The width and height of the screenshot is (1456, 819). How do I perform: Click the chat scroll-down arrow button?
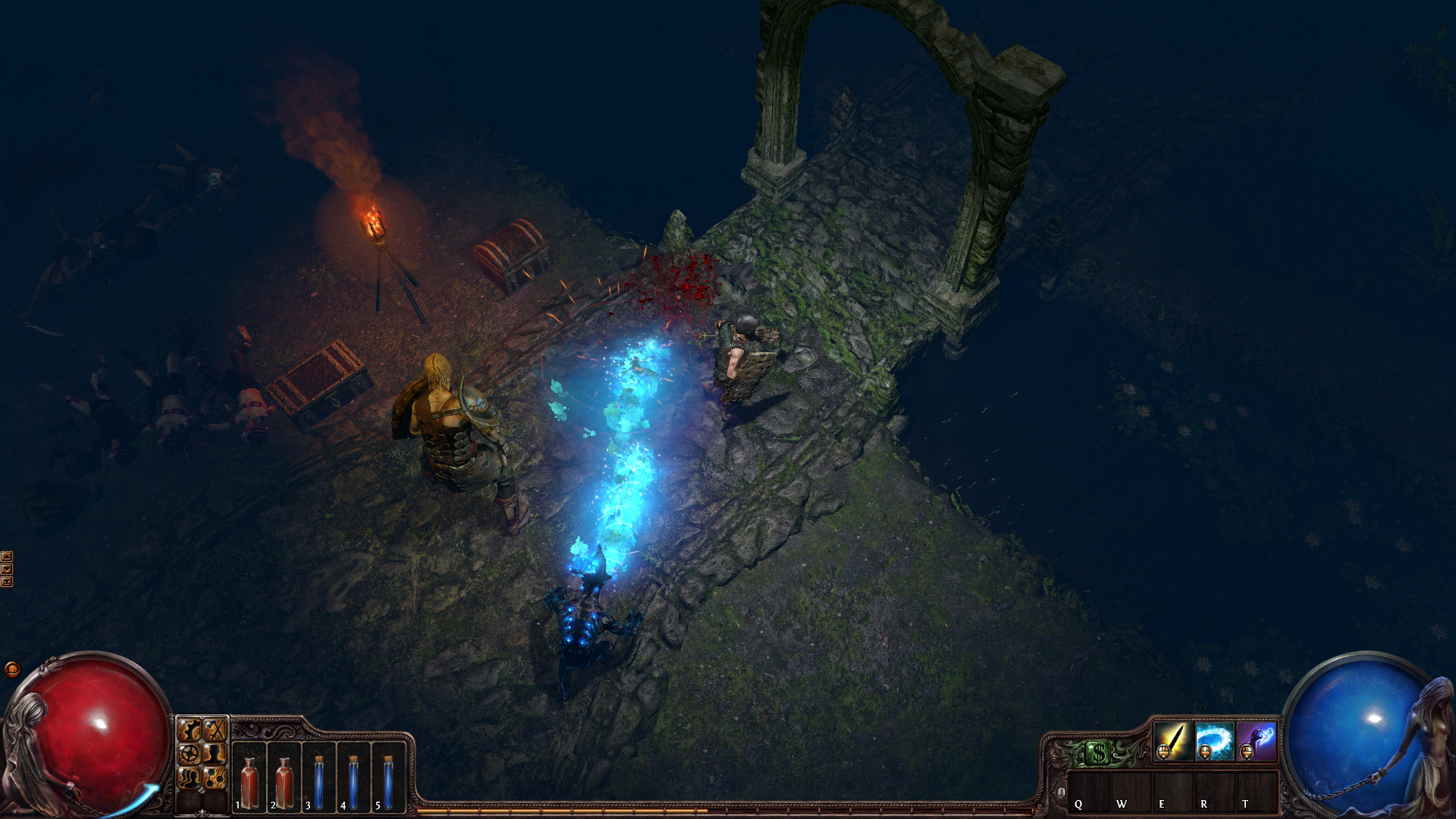[7, 569]
